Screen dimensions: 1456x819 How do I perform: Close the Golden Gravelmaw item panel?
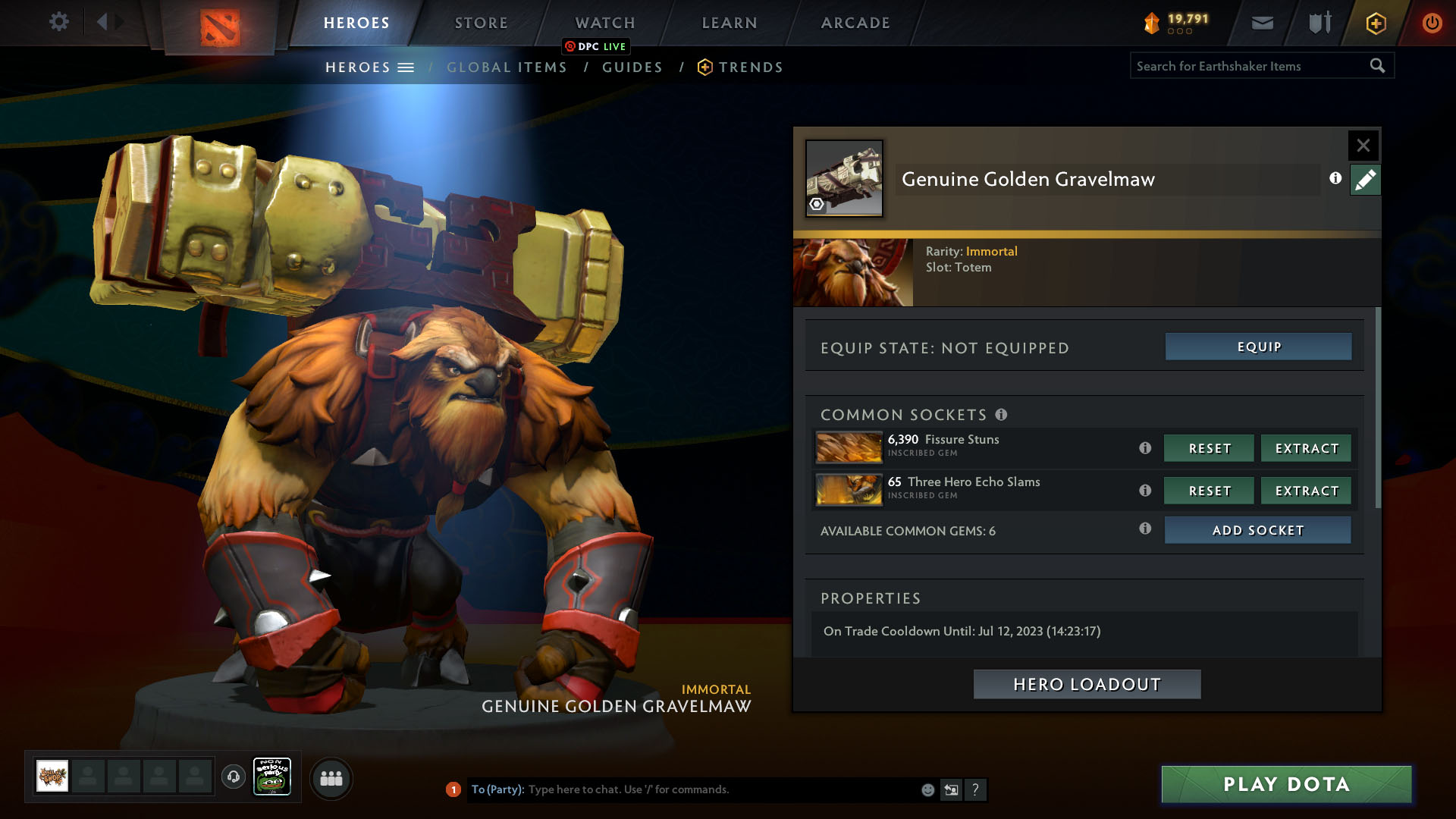tap(1363, 145)
